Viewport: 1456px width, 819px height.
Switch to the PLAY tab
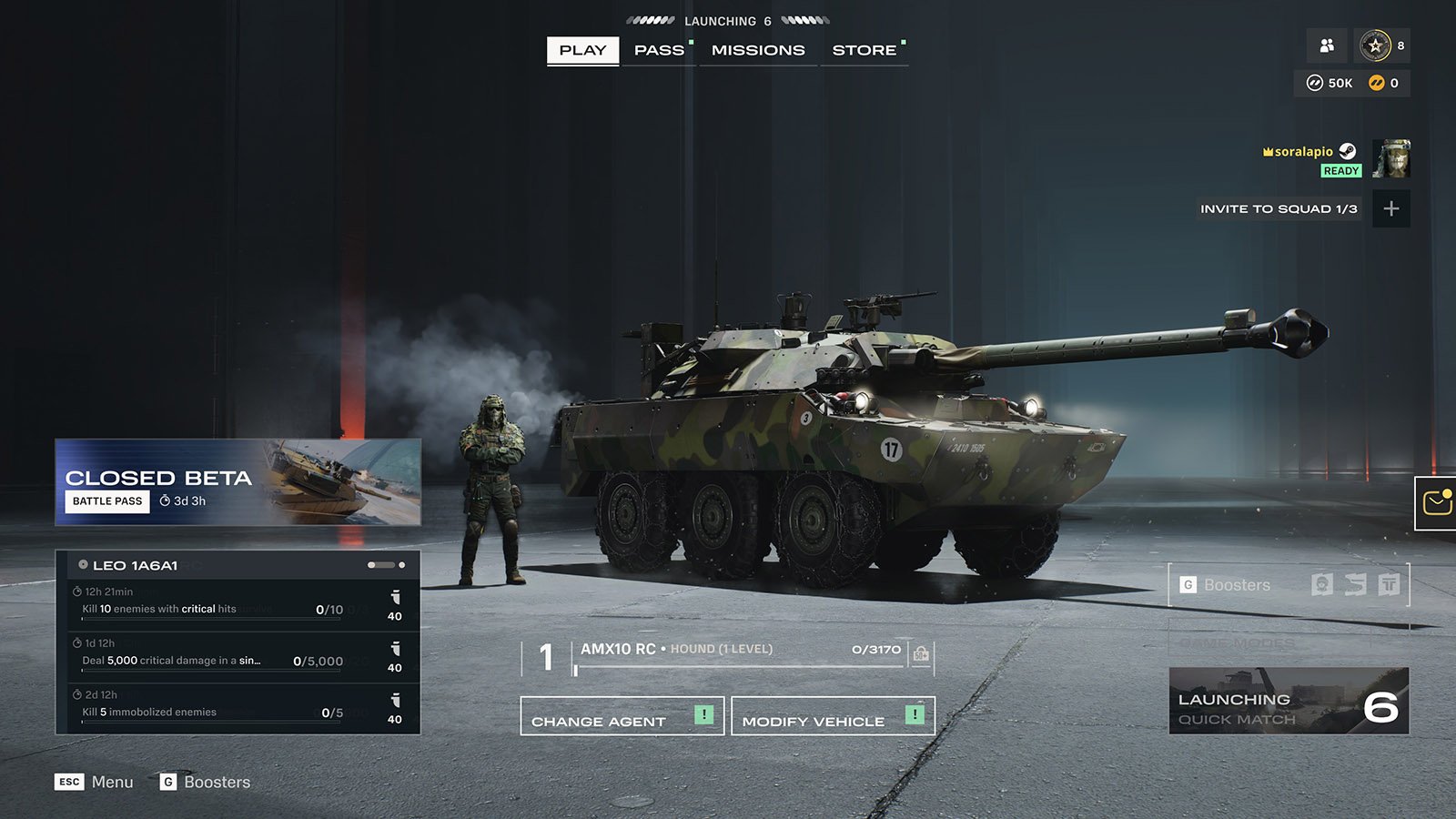click(582, 50)
